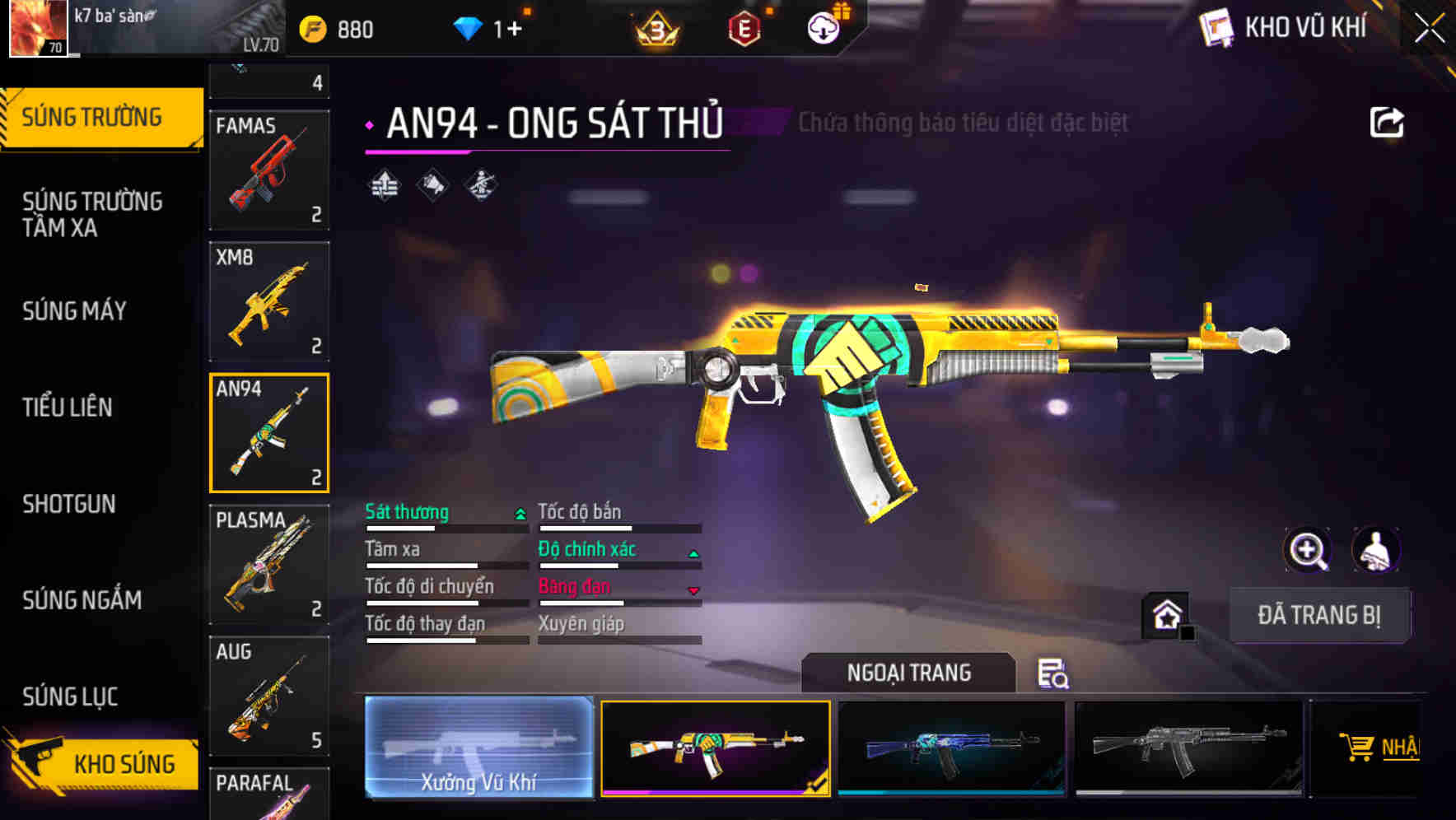1456x820 pixels.
Task: Select the PLASMA weapon tile
Action: tap(269, 565)
